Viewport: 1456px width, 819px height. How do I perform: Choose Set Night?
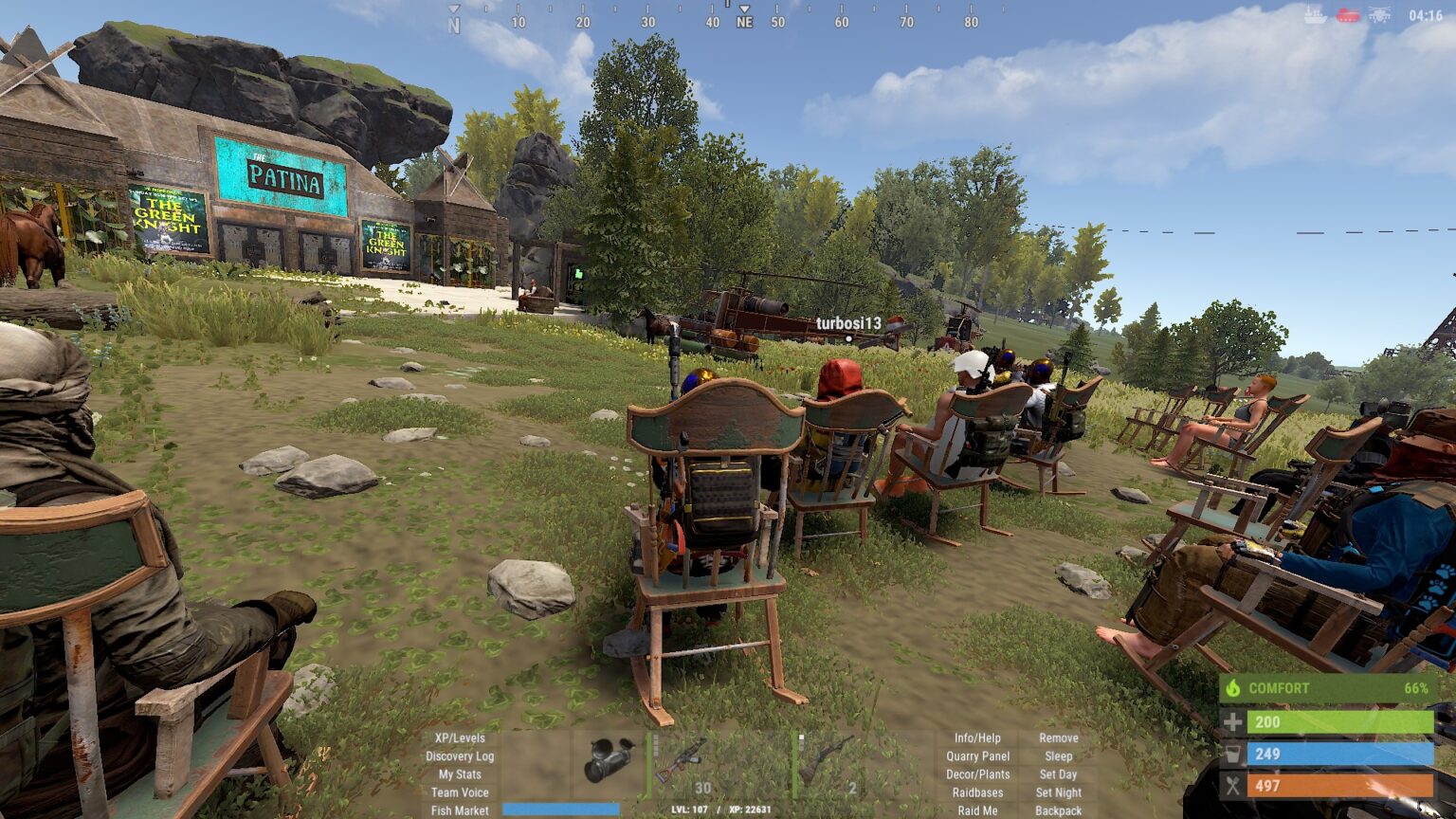[x=1058, y=792]
